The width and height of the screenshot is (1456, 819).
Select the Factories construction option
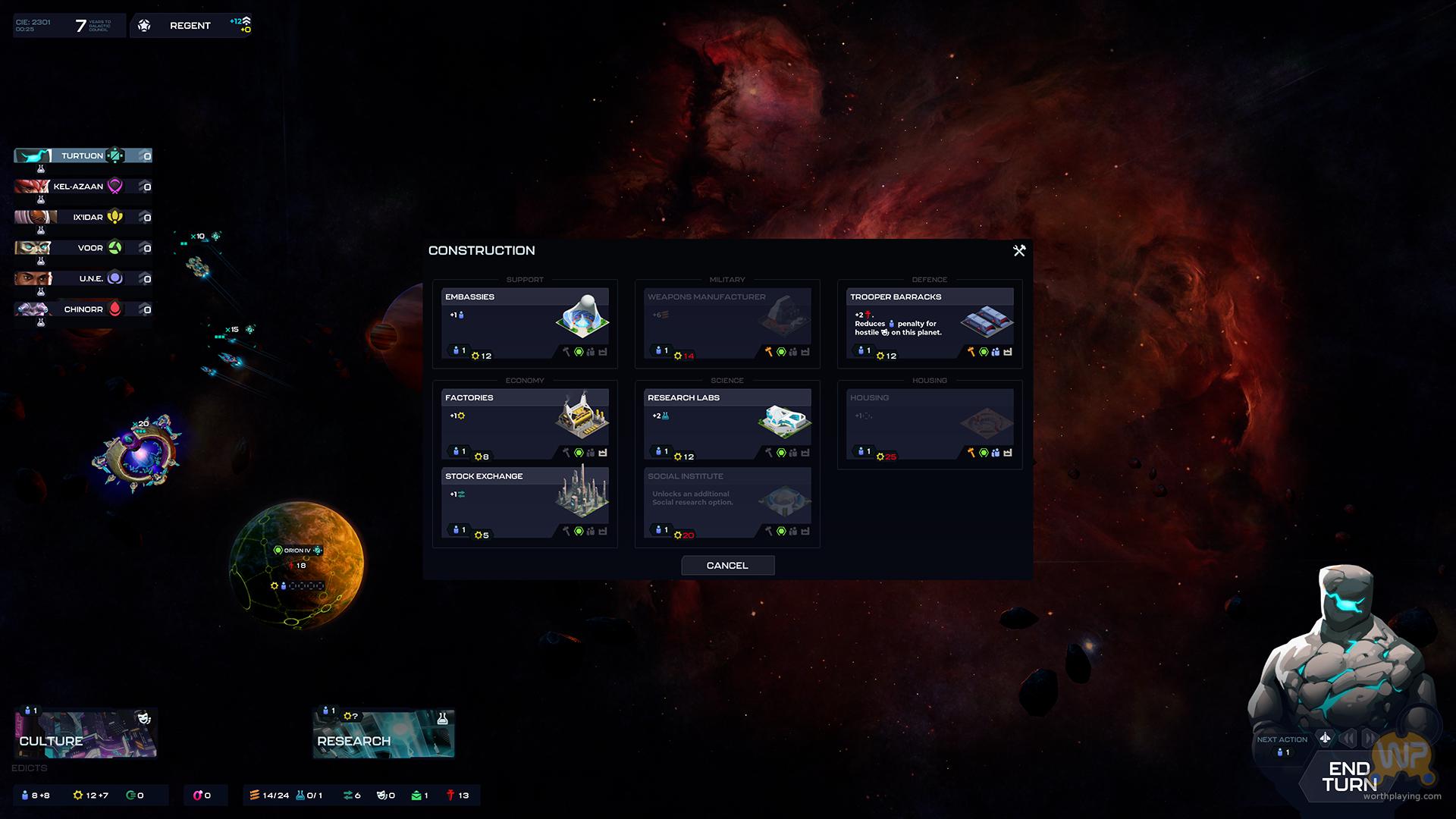point(525,425)
